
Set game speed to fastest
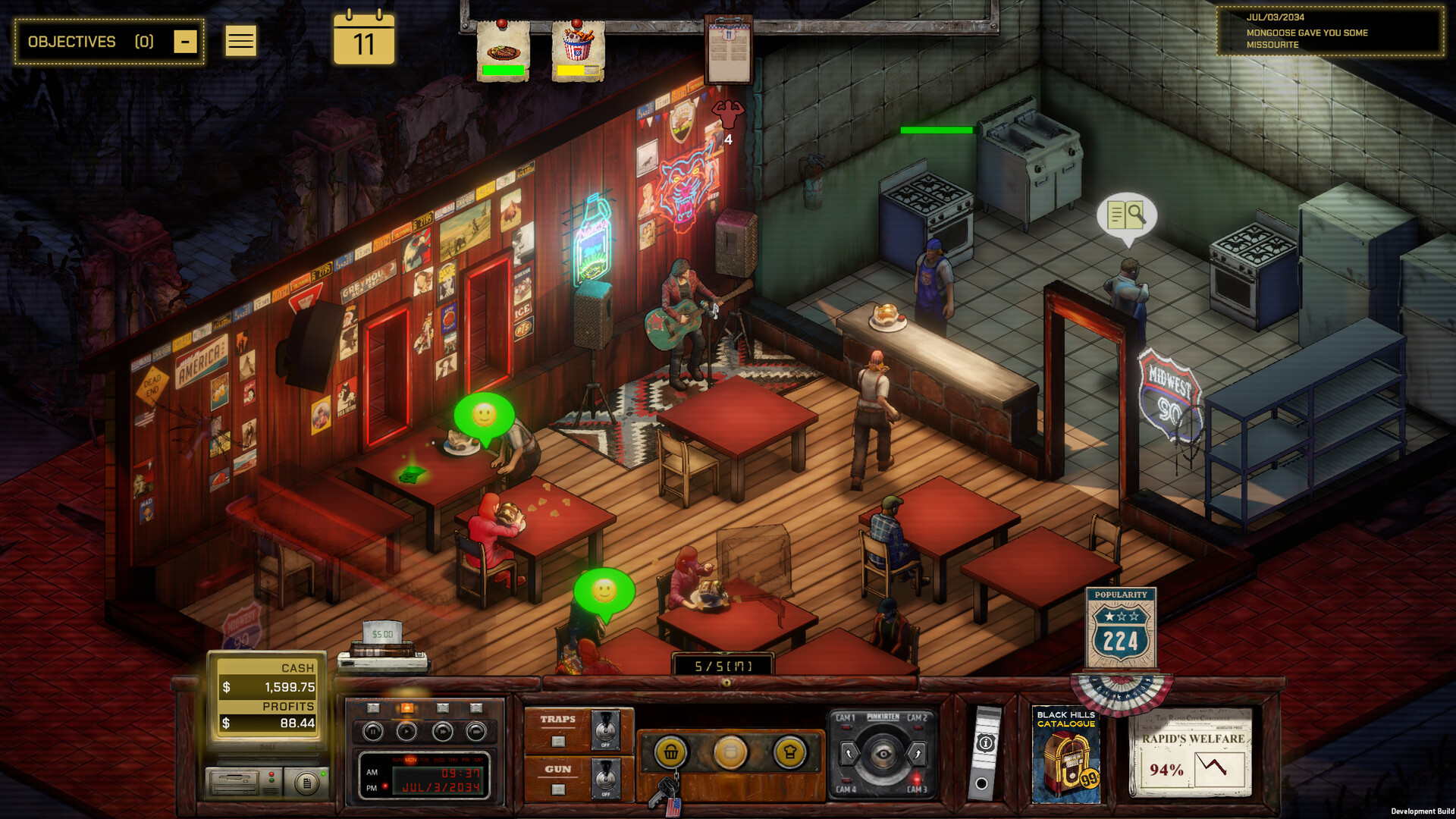pyautogui.click(x=476, y=732)
